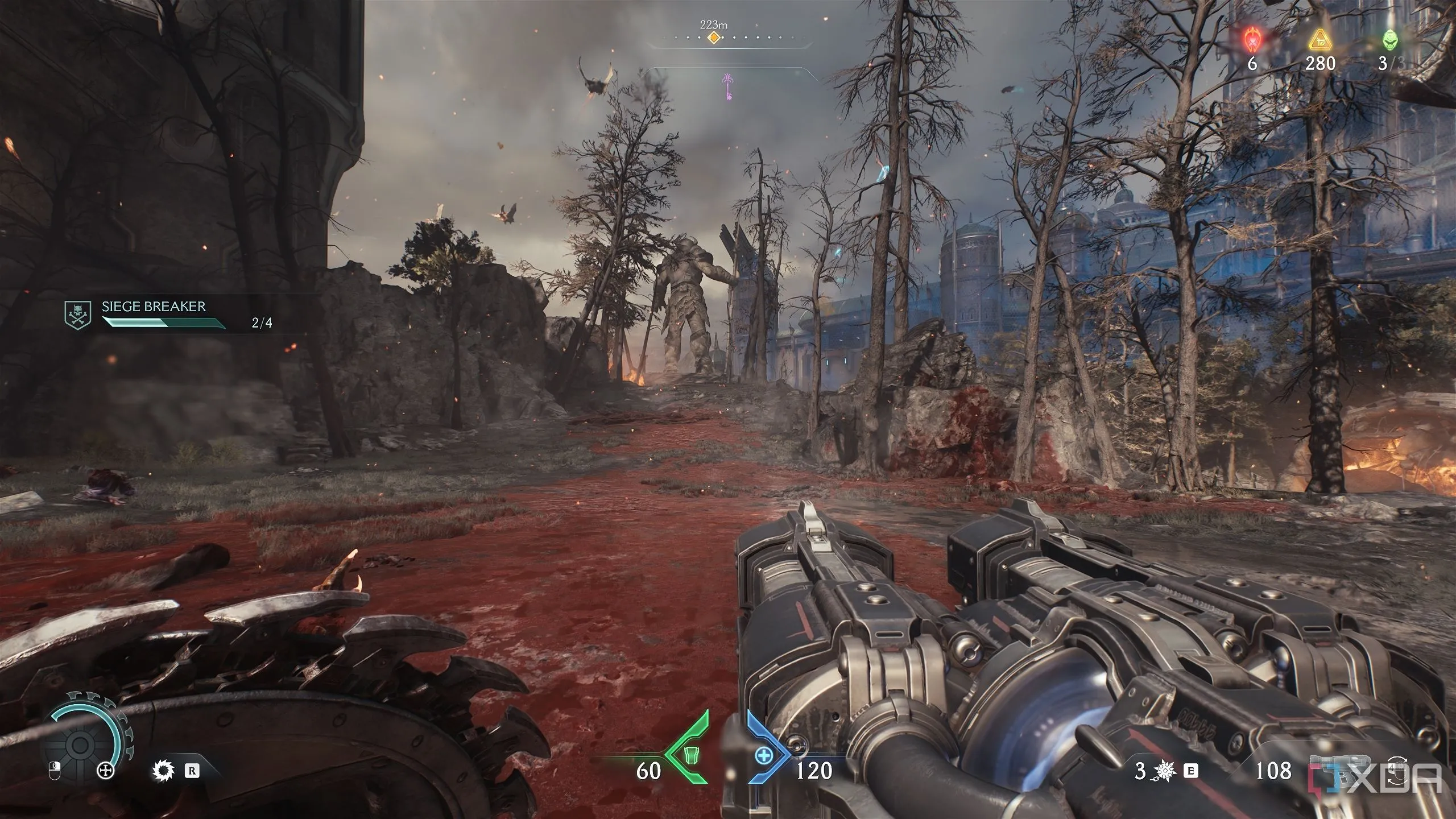Click the blue health cross icon
Screen dimensions: 1456x819
tap(764, 755)
